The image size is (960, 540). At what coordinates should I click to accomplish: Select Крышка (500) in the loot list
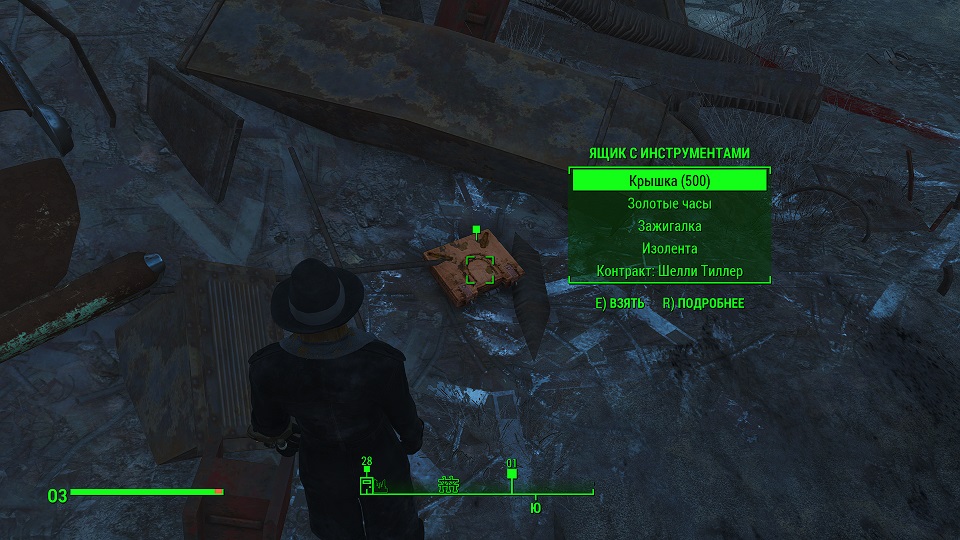pyautogui.click(x=669, y=181)
